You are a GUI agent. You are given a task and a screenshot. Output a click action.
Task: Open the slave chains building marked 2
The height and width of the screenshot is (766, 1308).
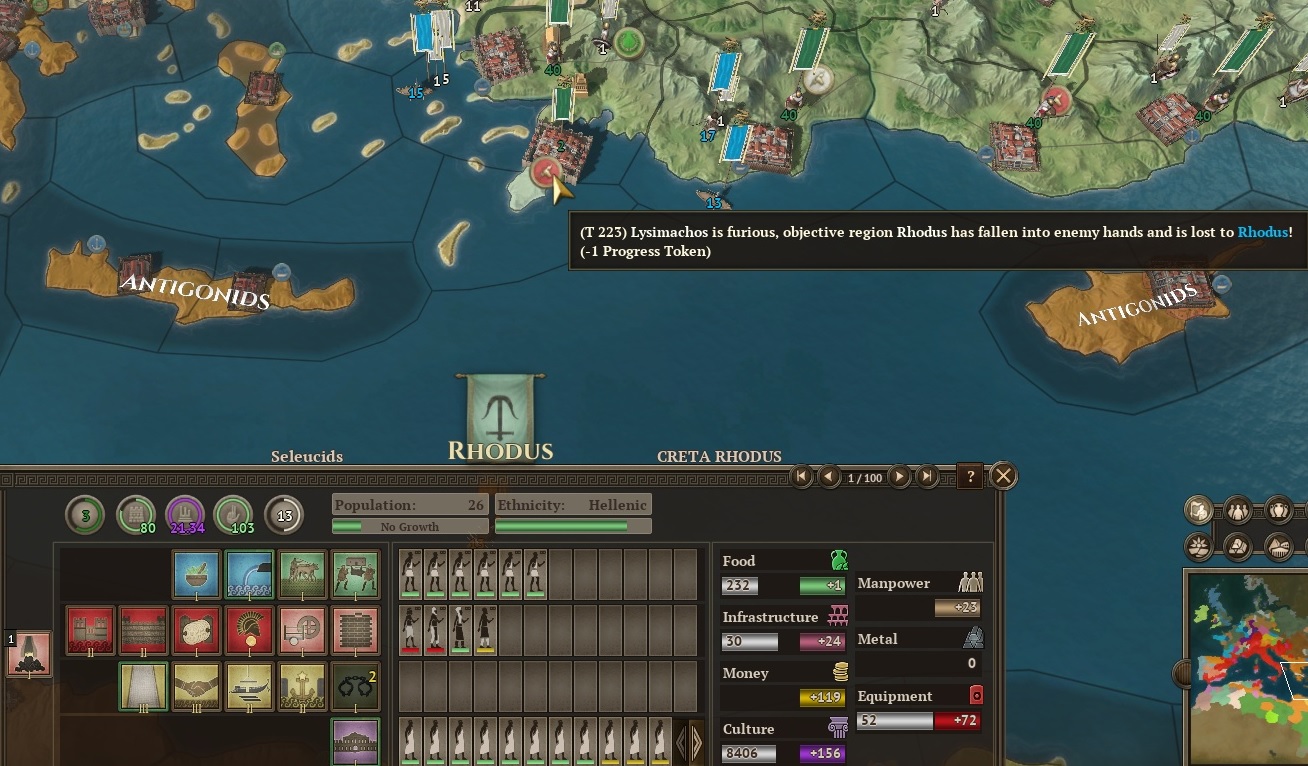[x=355, y=685]
